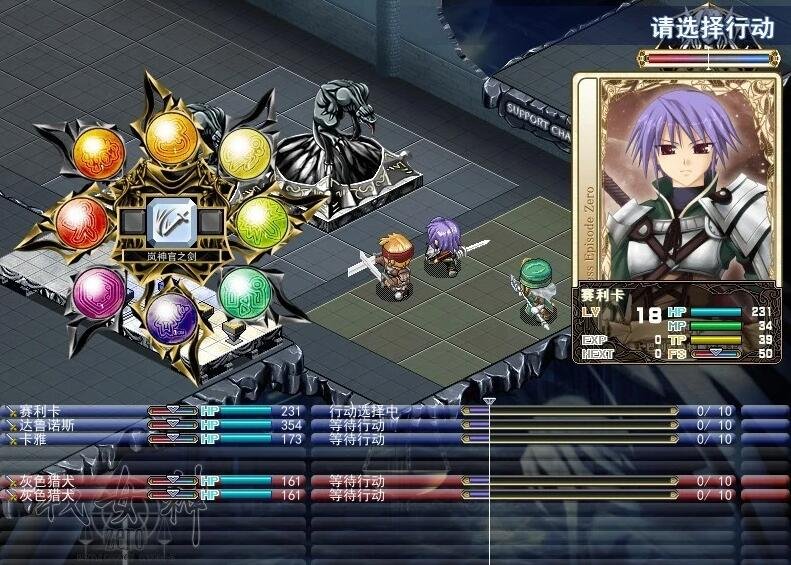Choose 卡雅 from the unit list
This screenshot has width=791, height=565.
(36, 439)
